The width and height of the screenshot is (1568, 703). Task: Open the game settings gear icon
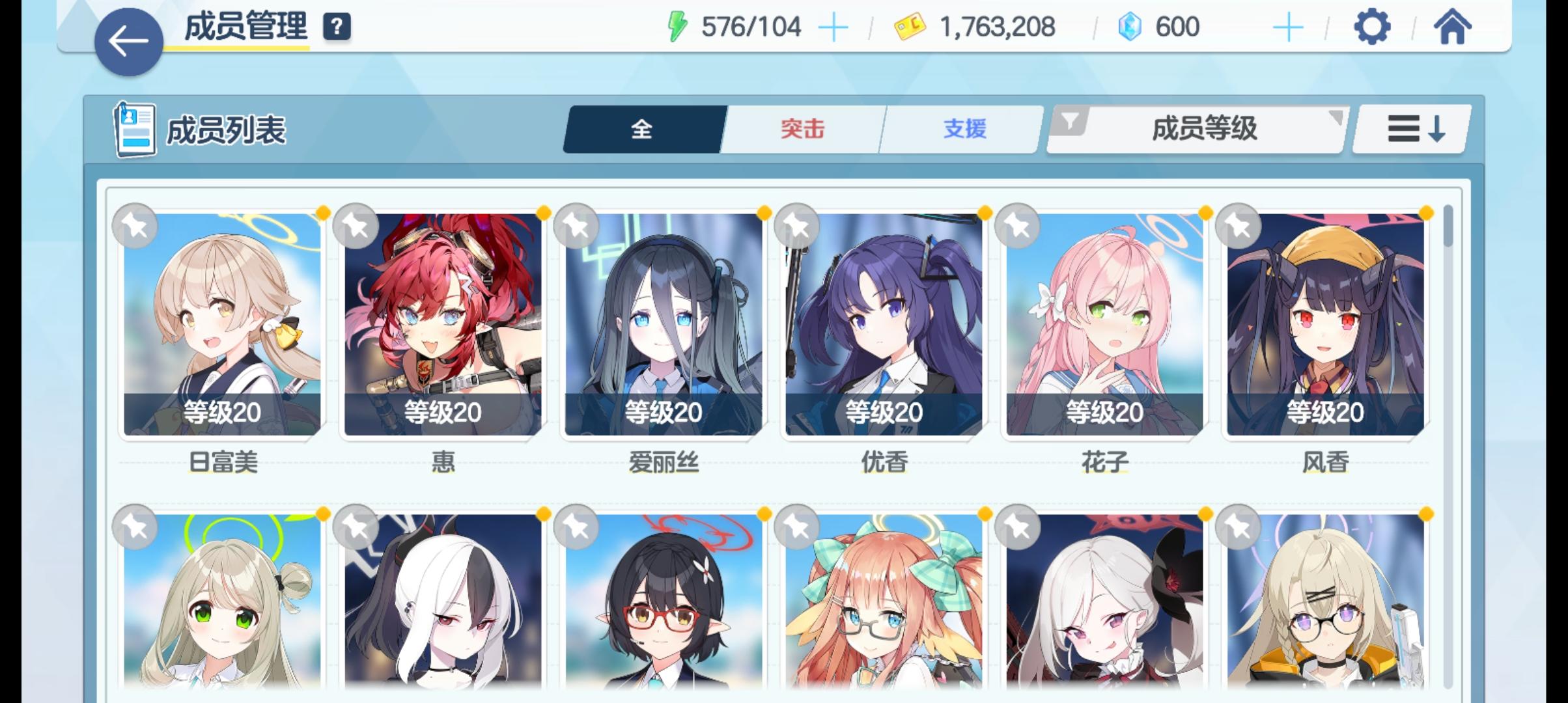pyautogui.click(x=1372, y=27)
